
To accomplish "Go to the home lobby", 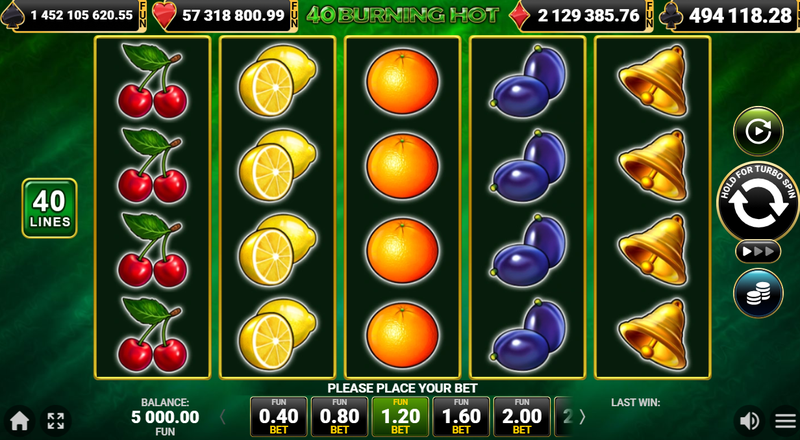I will pyautogui.click(x=18, y=420).
